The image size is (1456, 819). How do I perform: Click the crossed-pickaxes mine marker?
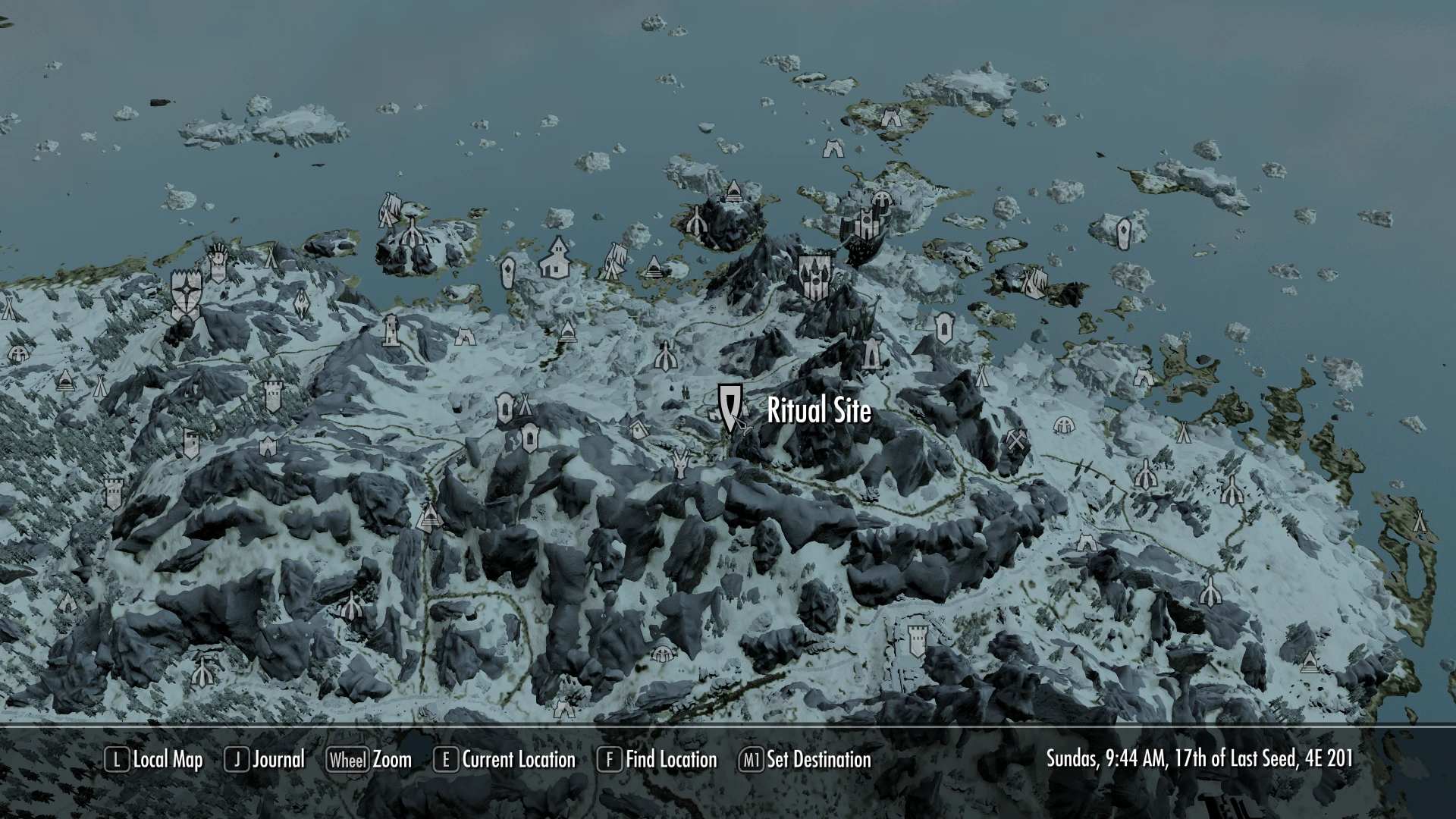tap(1016, 440)
